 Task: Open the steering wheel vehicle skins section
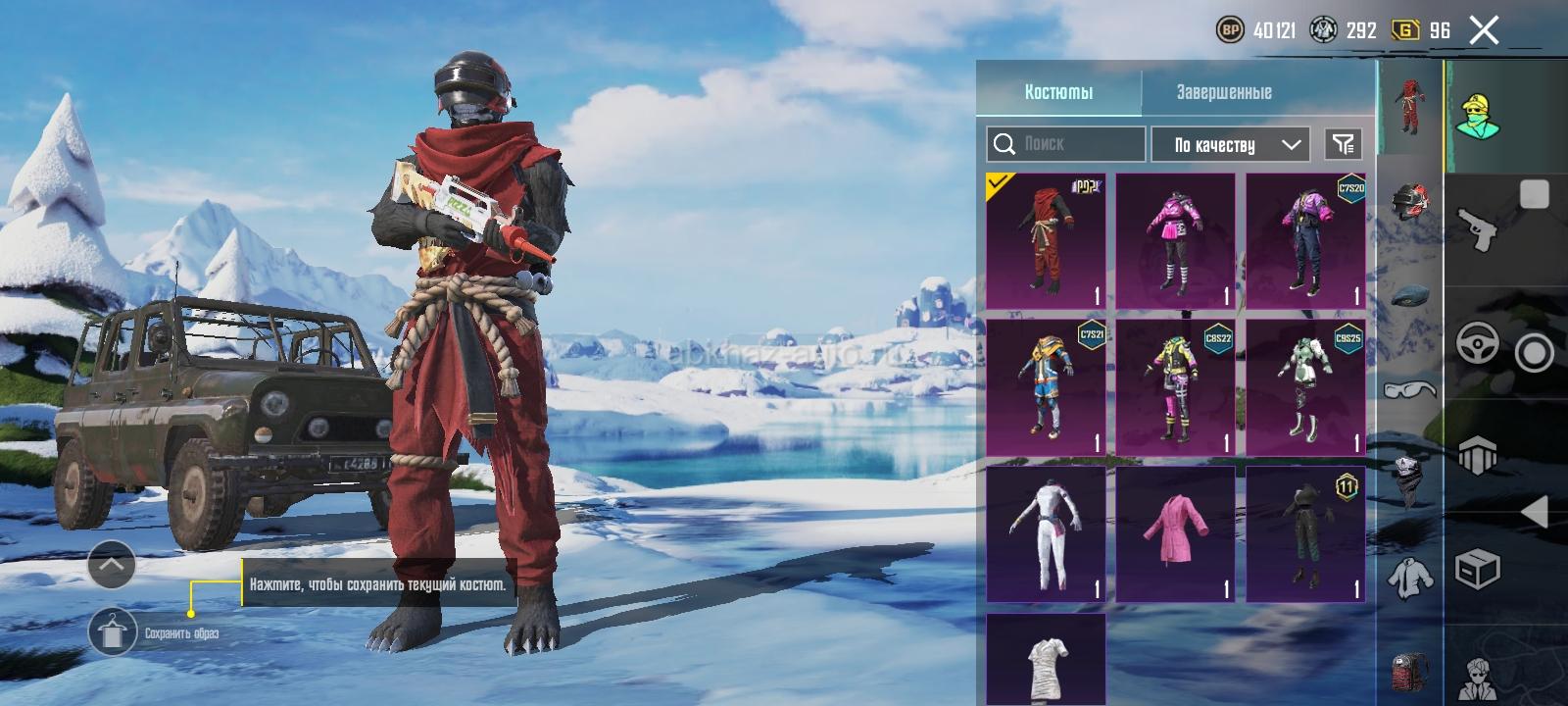pyautogui.click(x=1477, y=344)
